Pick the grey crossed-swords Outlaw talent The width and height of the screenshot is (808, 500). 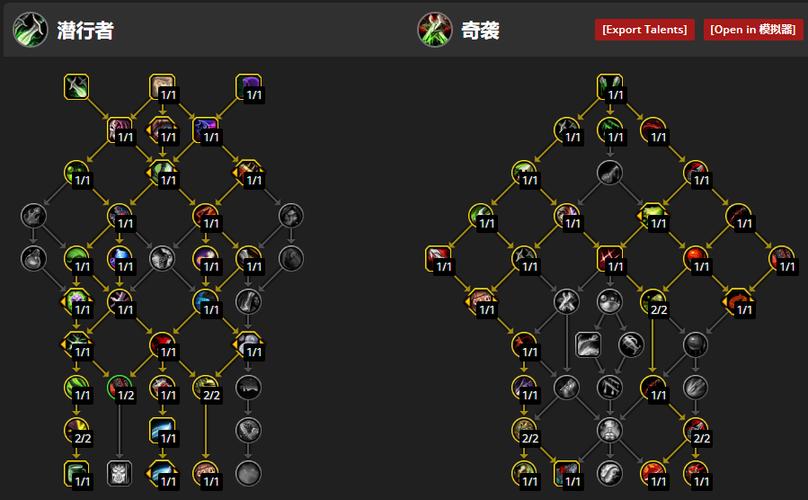(x=566, y=300)
